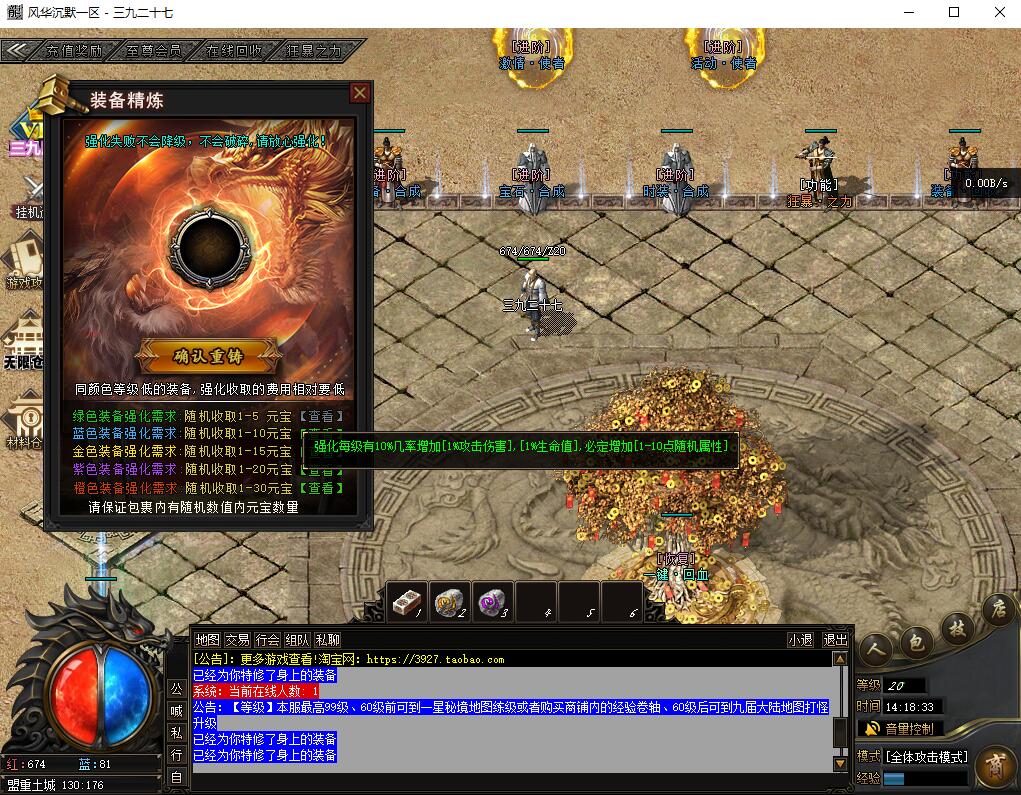Use the scroll item in hotbar slot 2
1021x795 pixels.
point(451,601)
